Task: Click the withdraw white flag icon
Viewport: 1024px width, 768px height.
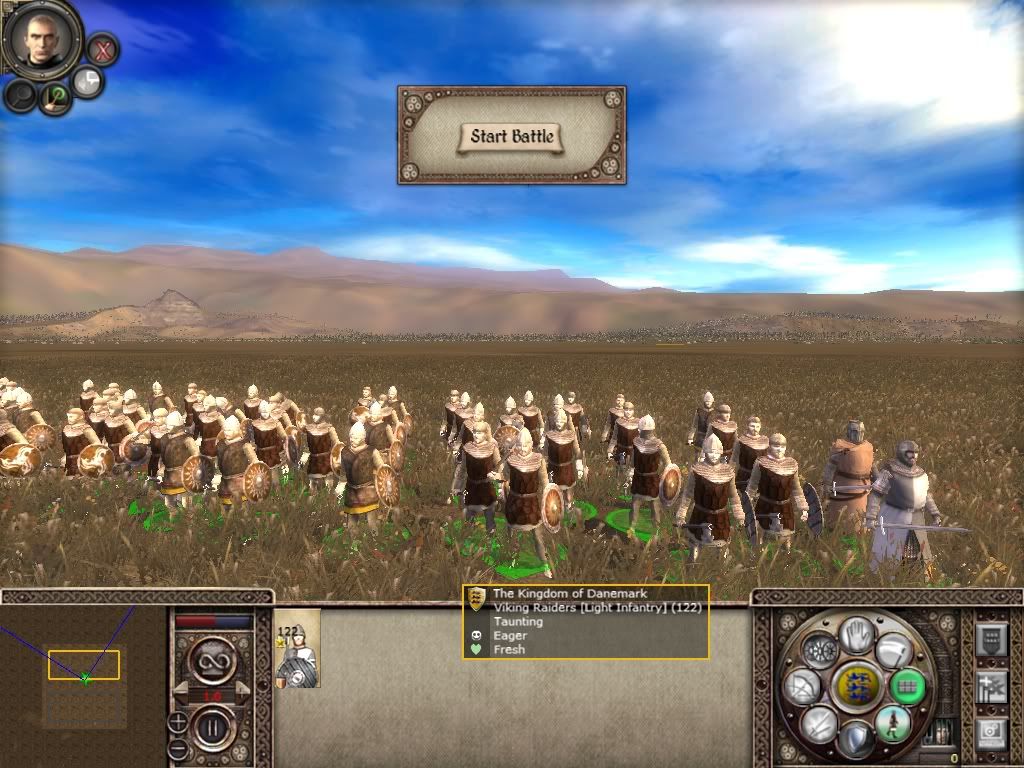Action: coord(894,652)
